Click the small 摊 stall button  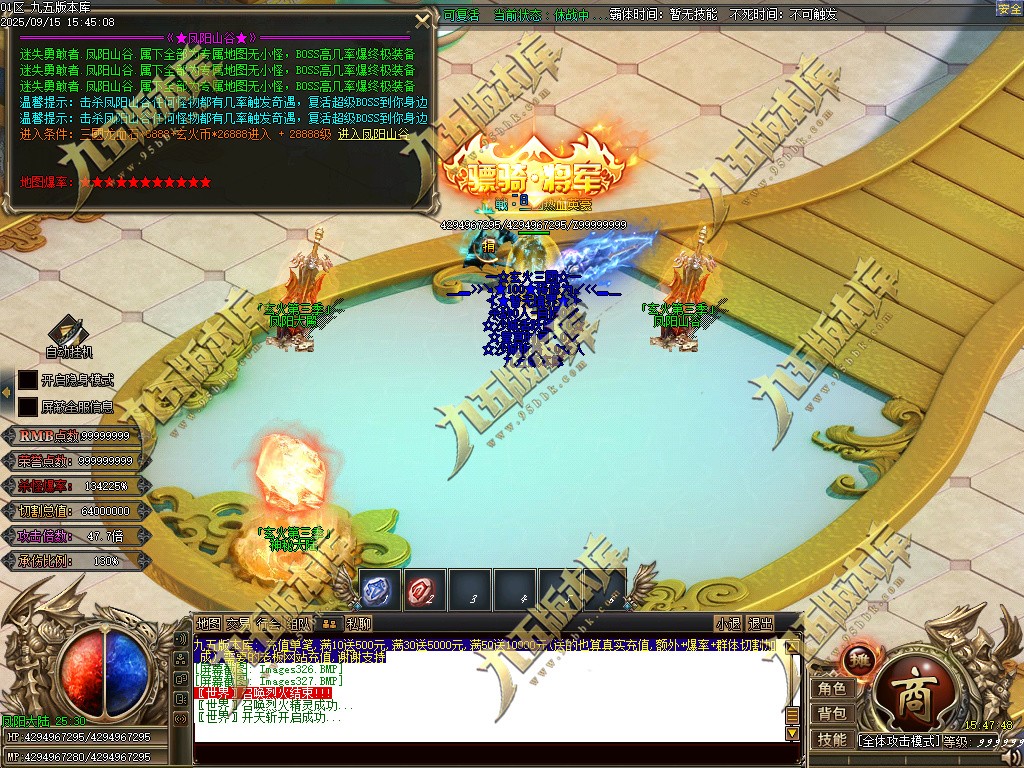coord(859,660)
